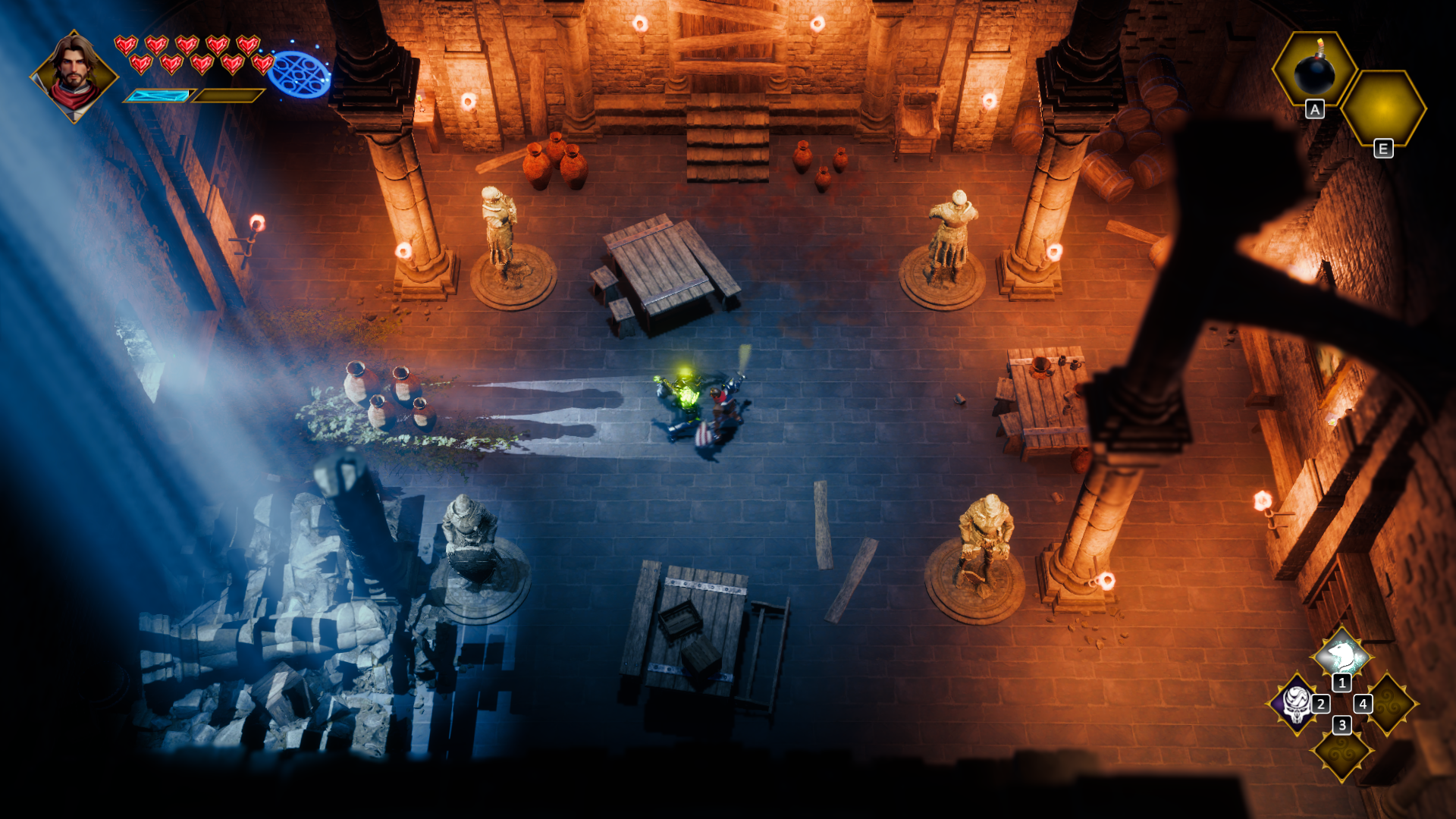Viewport: 1456px width, 819px height.
Task: Choose the empty ability slot numbered 3
Action: point(1342,752)
